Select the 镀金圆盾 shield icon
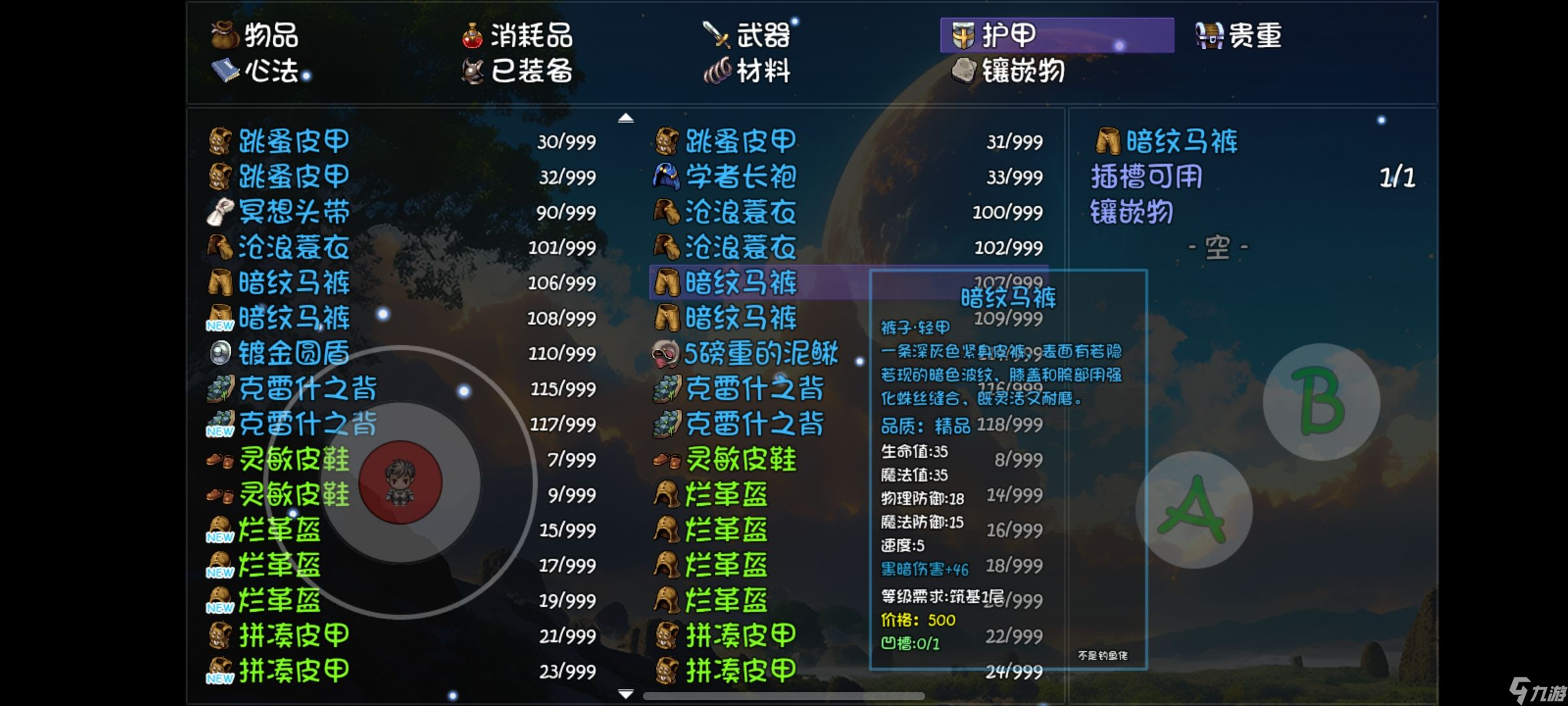Image resolution: width=1568 pixels, height=706 pixels. click(222, 353)
